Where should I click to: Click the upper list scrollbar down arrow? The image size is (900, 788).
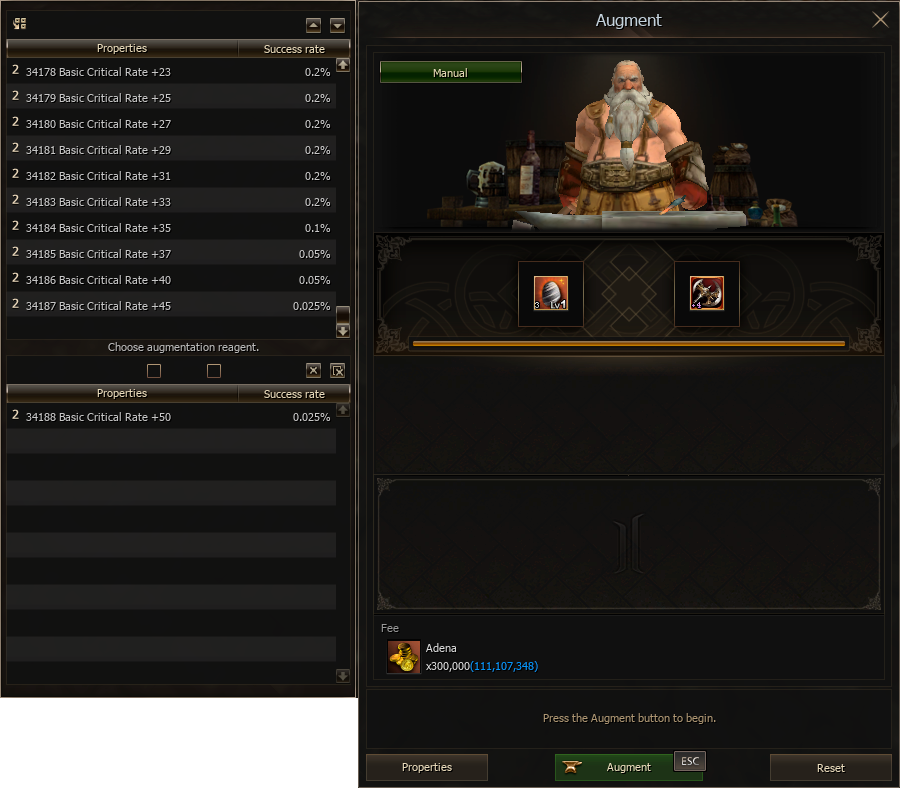click(343, 330)
